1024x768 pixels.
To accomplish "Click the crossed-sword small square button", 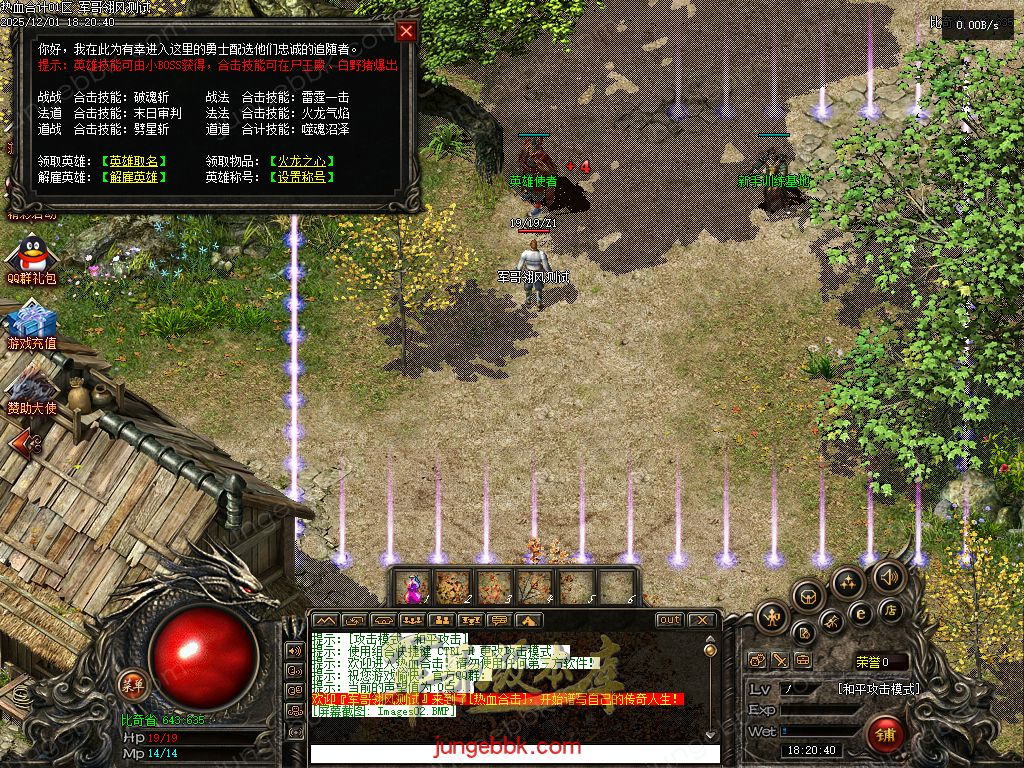I will pyautogui.click(x=779, y=661).
